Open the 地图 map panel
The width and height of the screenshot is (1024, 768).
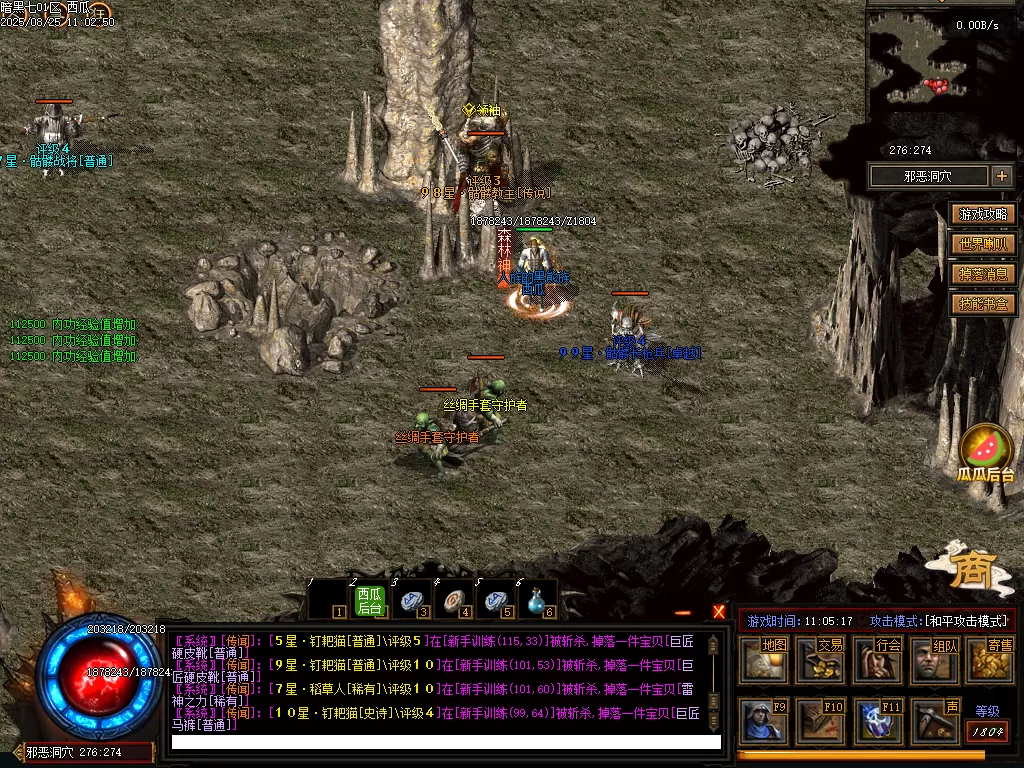click(764, 661)
